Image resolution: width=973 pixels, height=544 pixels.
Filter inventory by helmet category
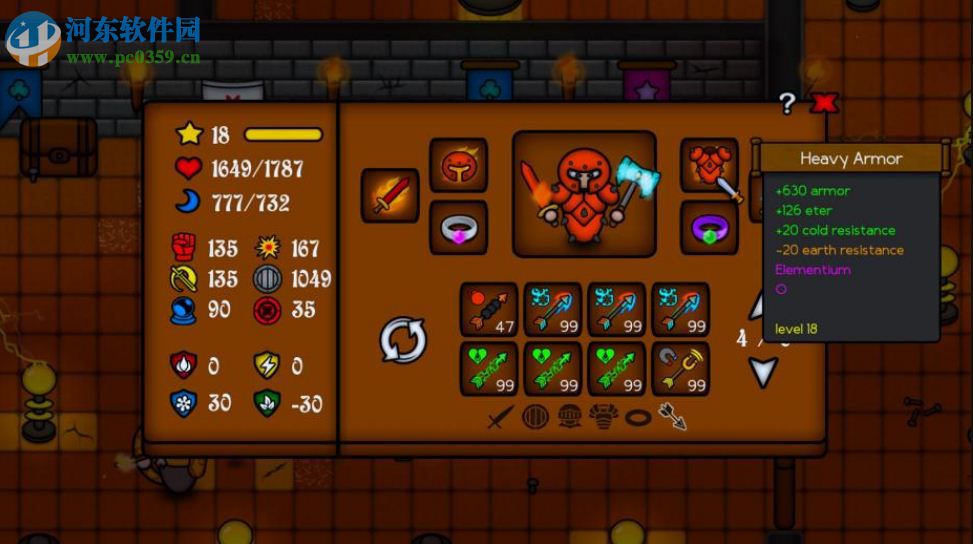569,417
